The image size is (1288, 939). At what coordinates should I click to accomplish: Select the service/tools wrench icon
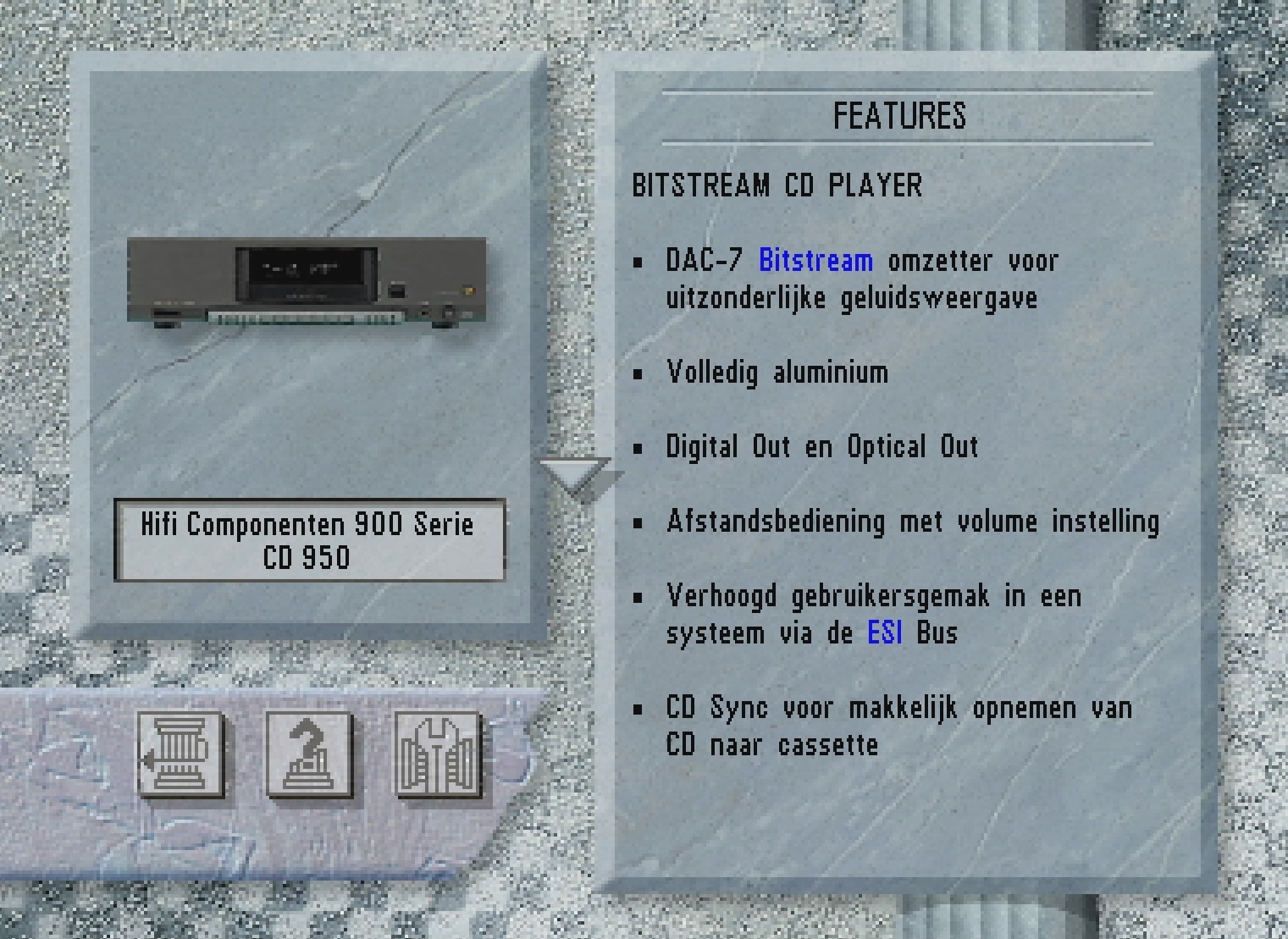[439, 756]
